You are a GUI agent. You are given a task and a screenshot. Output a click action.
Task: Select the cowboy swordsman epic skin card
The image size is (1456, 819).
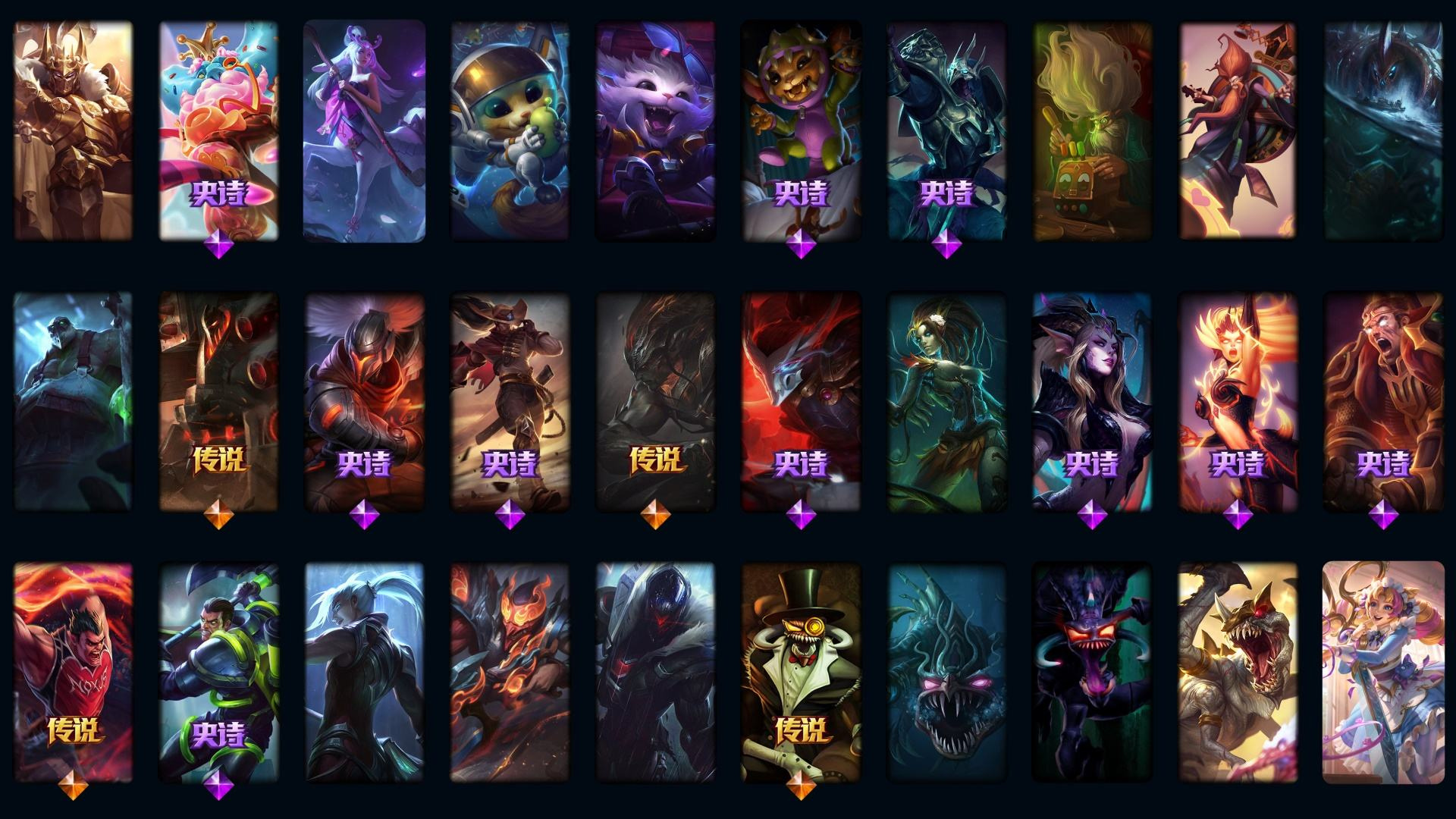[510, 402]
